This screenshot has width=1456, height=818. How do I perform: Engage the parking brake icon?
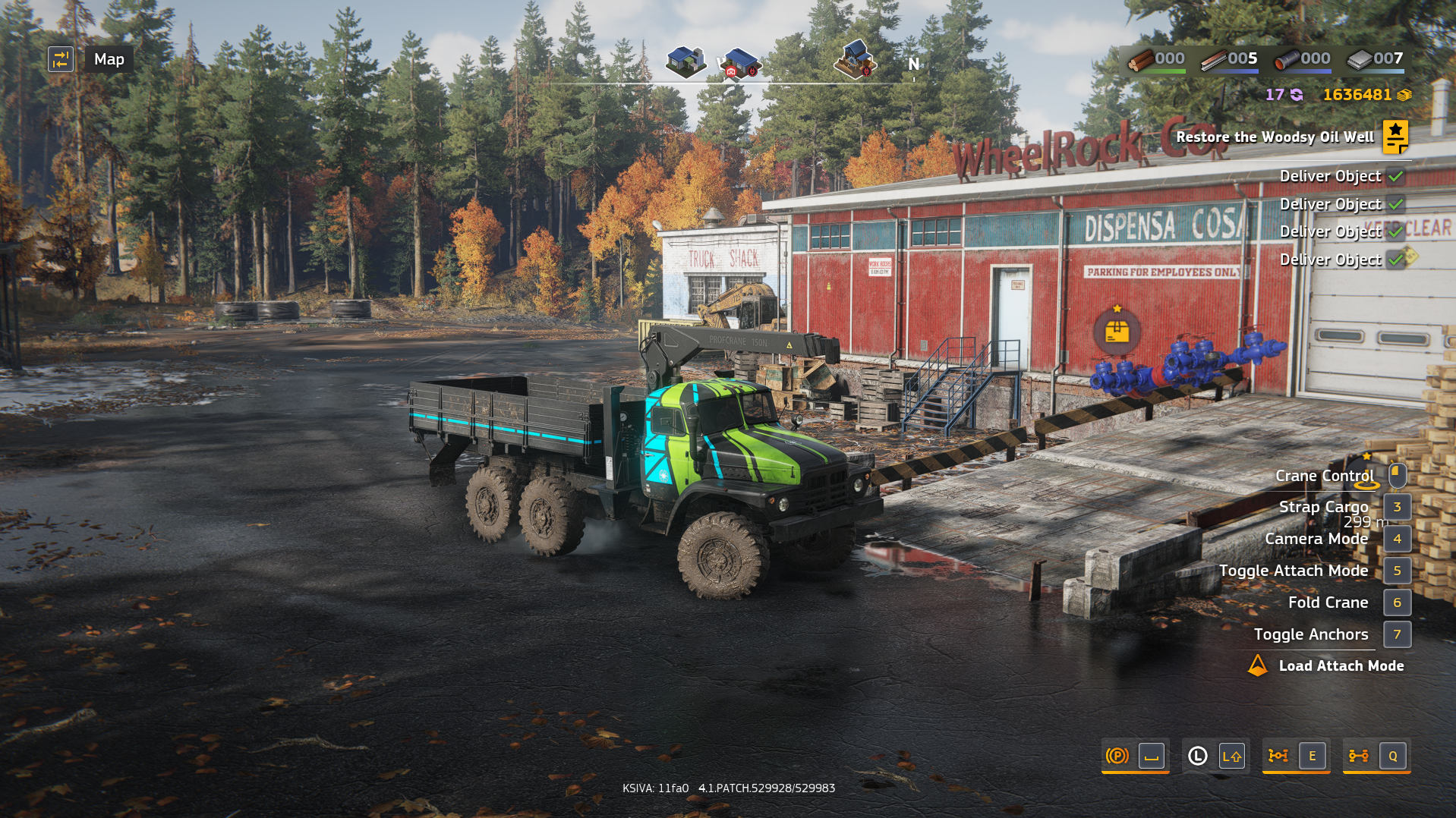[x=1116, y=756]
